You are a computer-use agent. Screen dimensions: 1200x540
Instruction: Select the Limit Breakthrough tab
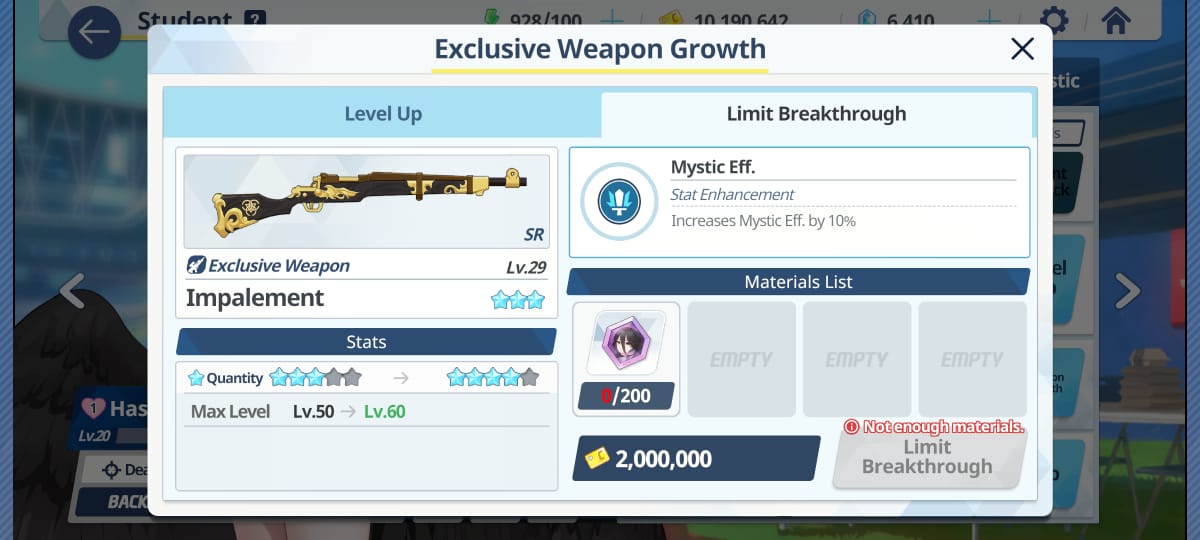click(x=816, y=114)
